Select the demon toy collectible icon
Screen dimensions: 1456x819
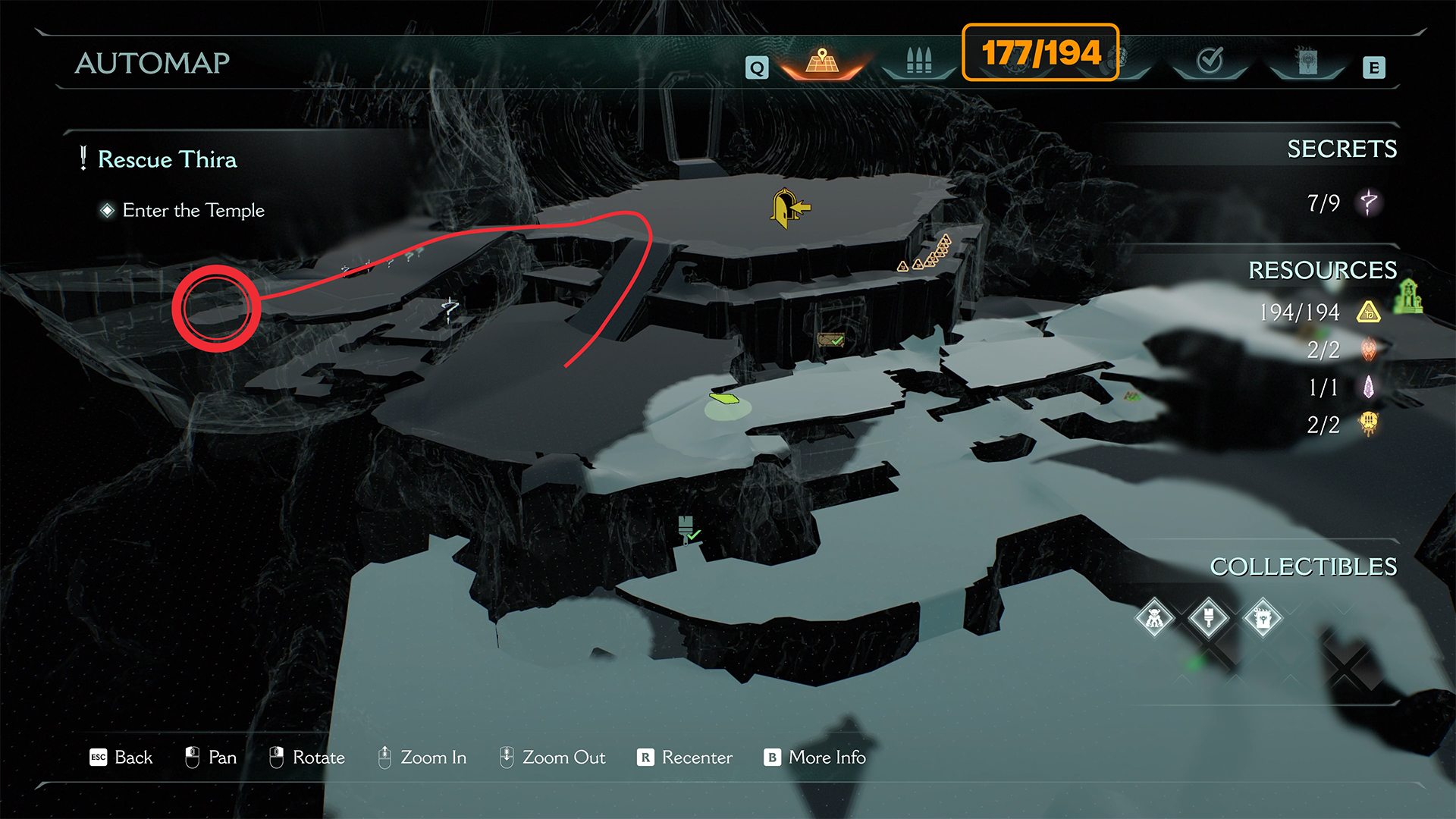[1154, 619]
